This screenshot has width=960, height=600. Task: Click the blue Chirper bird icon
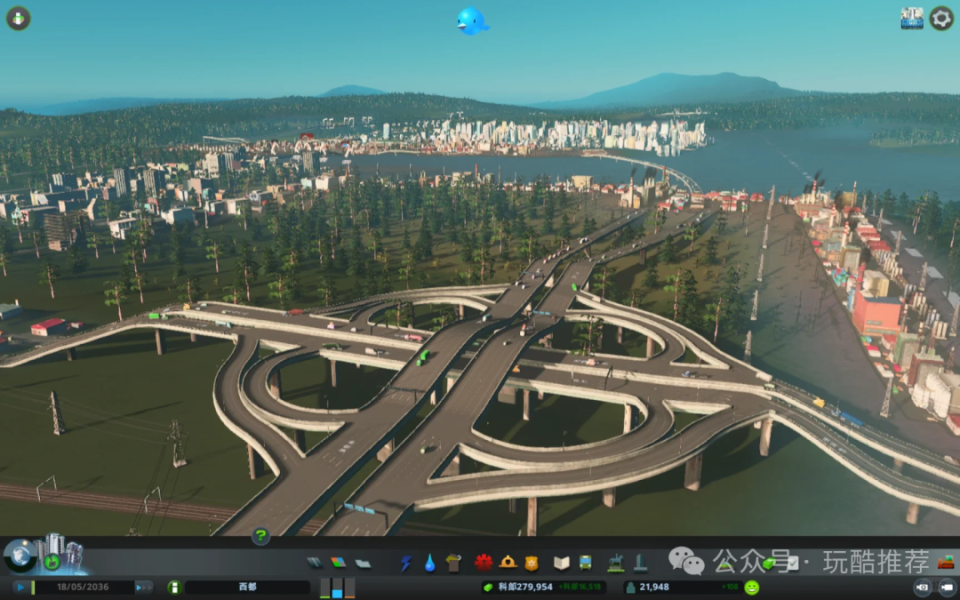(471, 20)
